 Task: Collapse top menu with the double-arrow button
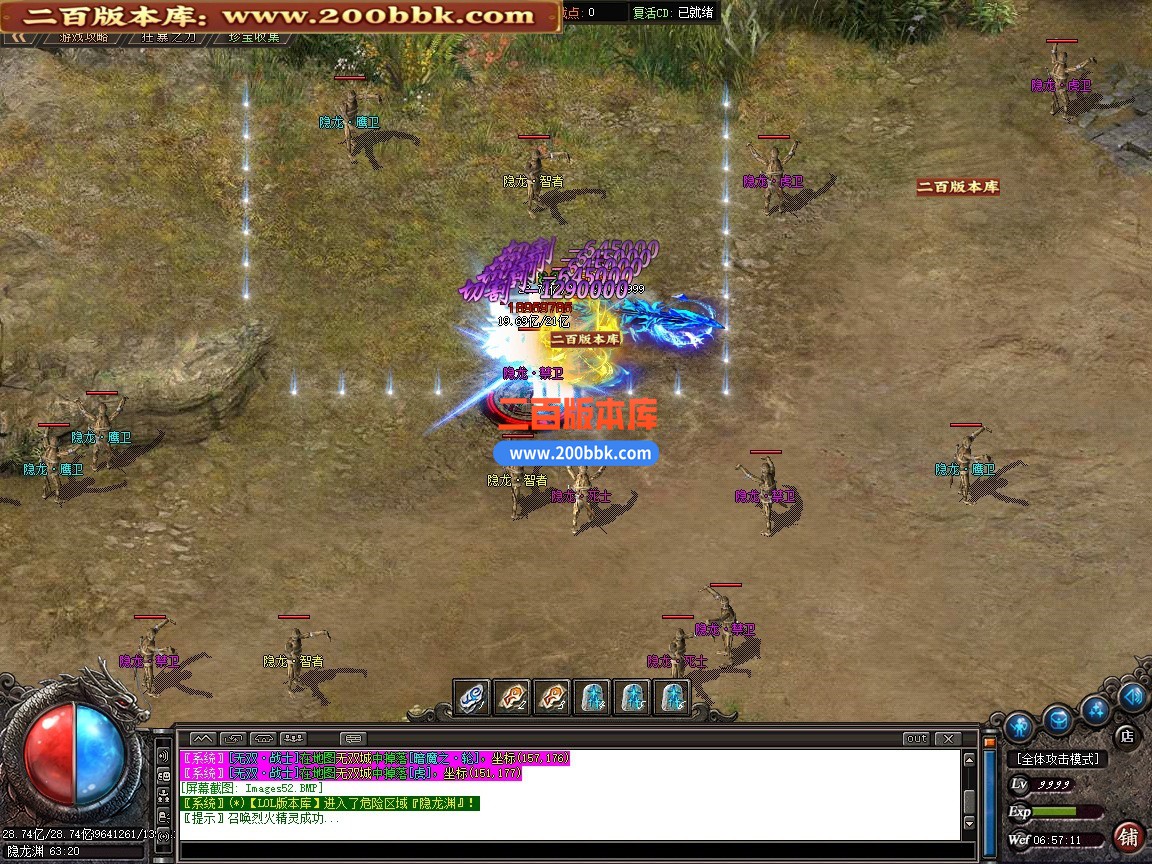click(x=17, y=37)
